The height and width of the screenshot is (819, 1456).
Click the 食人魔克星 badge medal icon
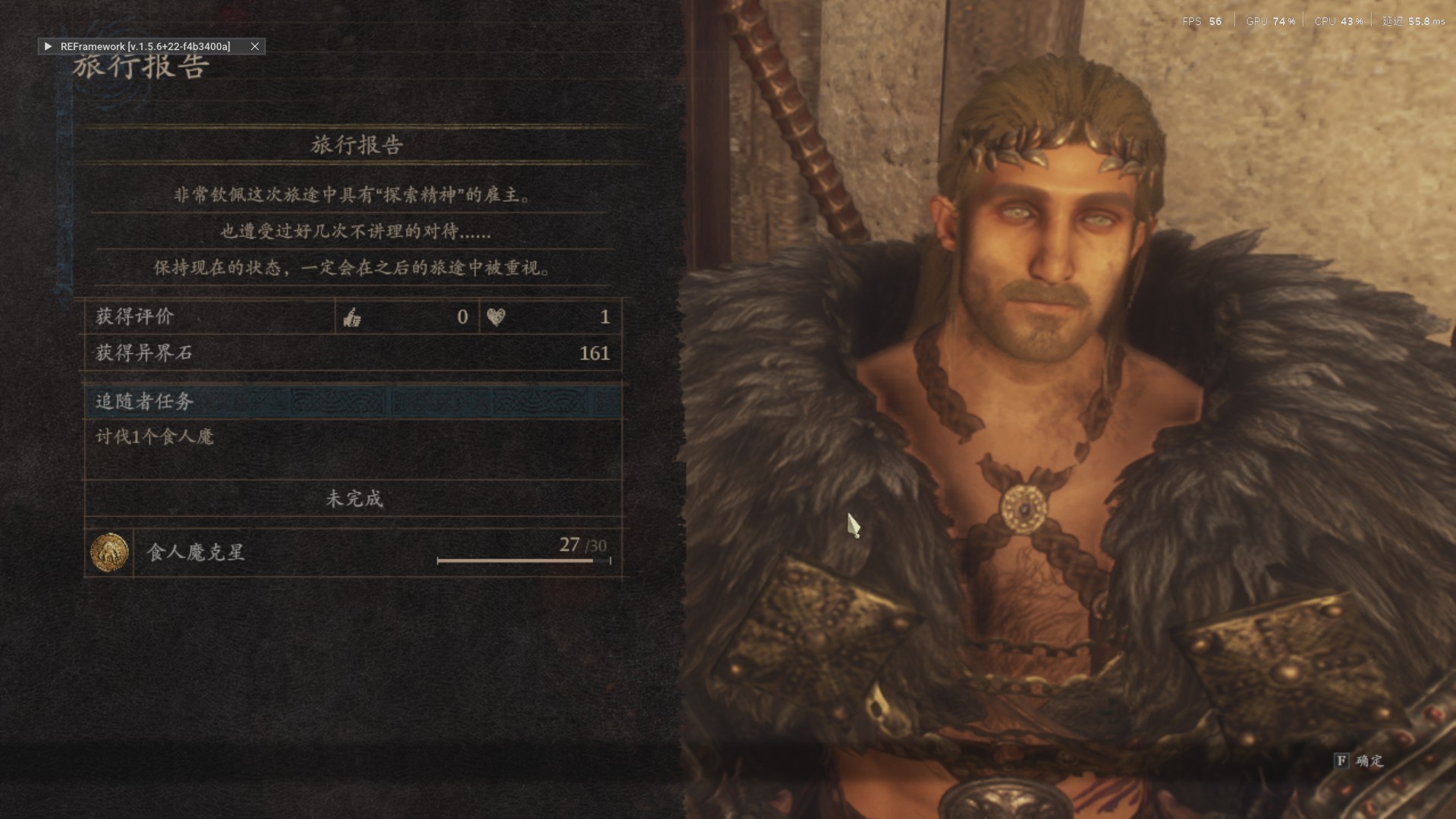109,552
